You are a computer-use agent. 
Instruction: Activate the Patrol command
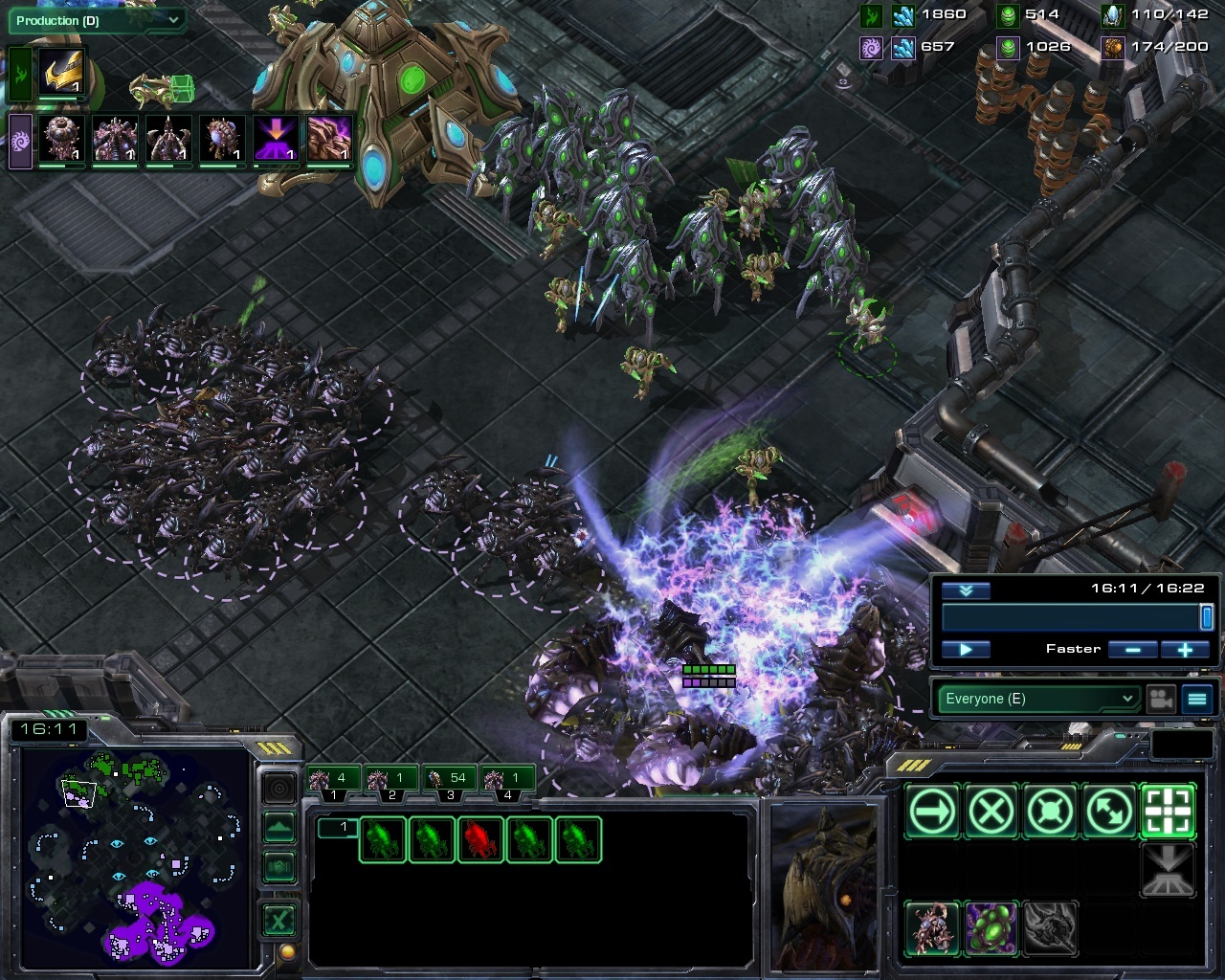[1109, 813]
